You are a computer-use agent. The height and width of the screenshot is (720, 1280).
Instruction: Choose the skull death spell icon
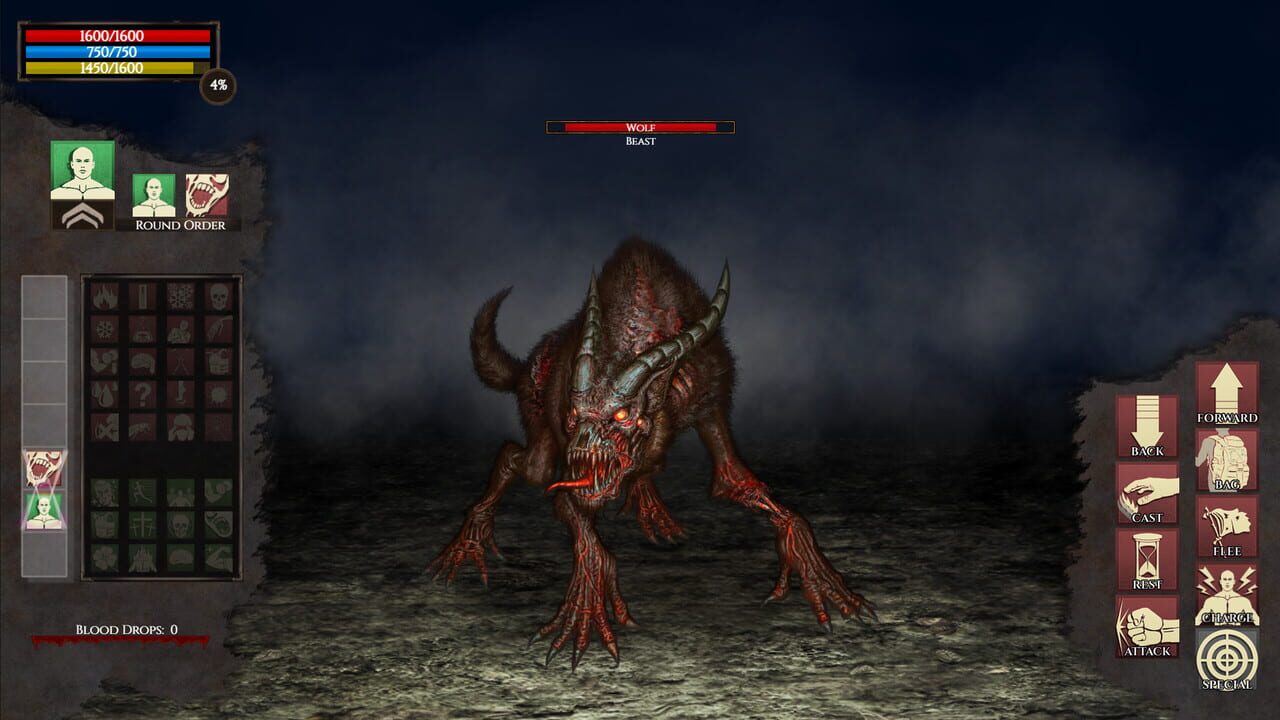tap(219, 297)
